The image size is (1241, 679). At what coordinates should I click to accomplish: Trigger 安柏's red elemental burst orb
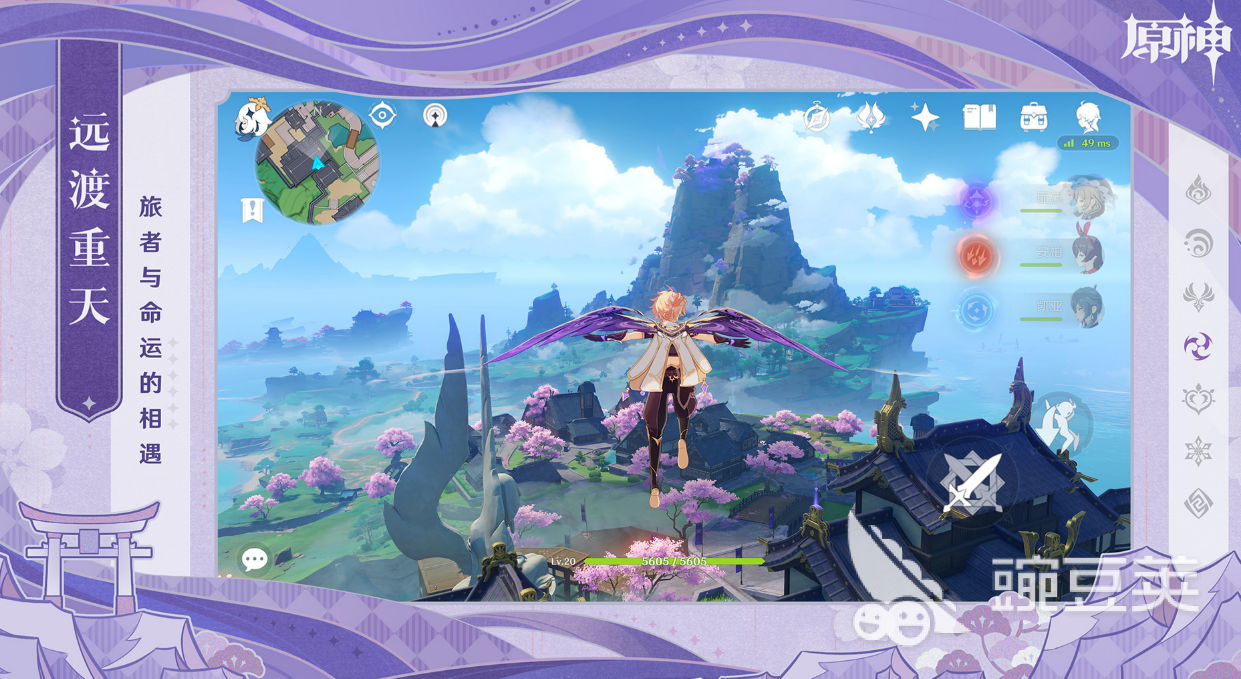[977, 254]
